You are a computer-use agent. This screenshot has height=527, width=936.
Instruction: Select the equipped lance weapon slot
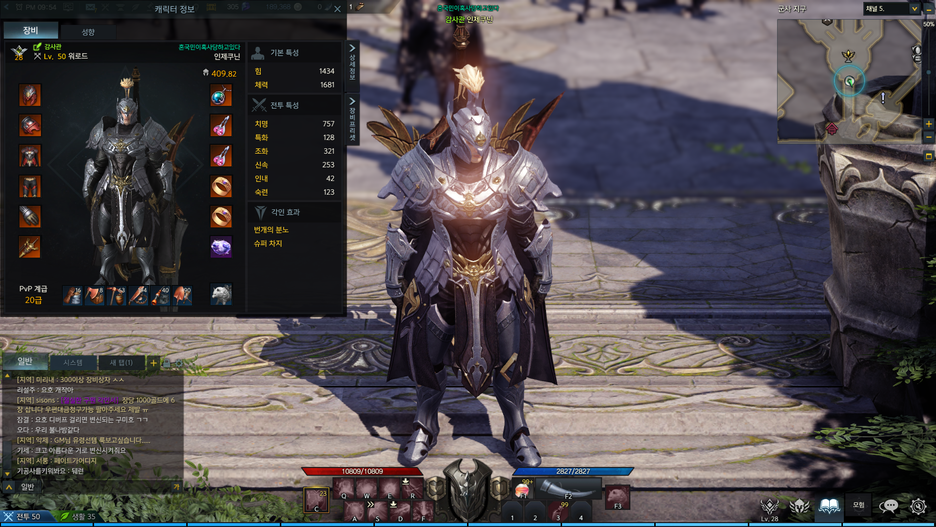[30, 246]
